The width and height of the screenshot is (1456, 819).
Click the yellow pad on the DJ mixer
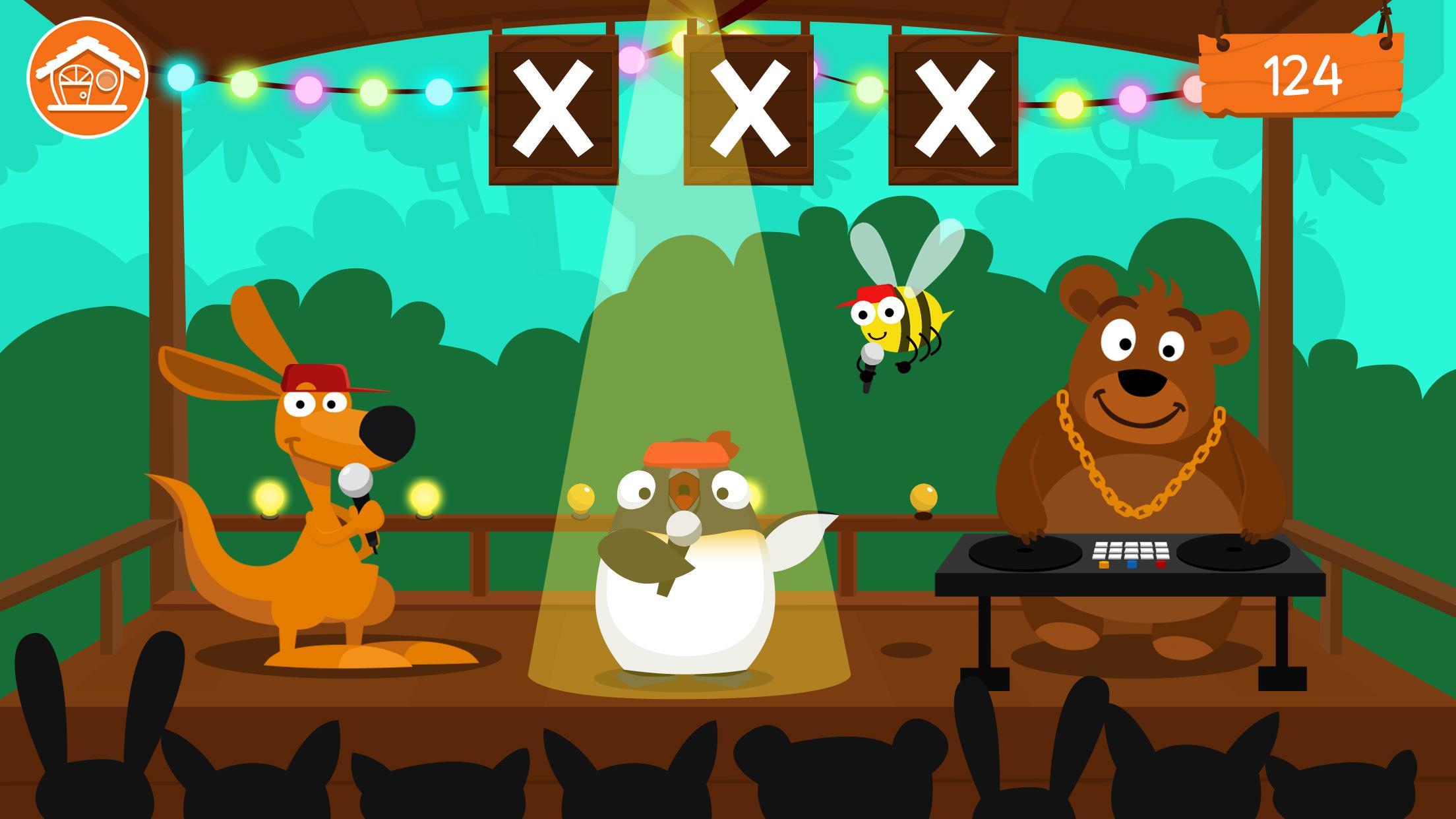(1103, 566)
